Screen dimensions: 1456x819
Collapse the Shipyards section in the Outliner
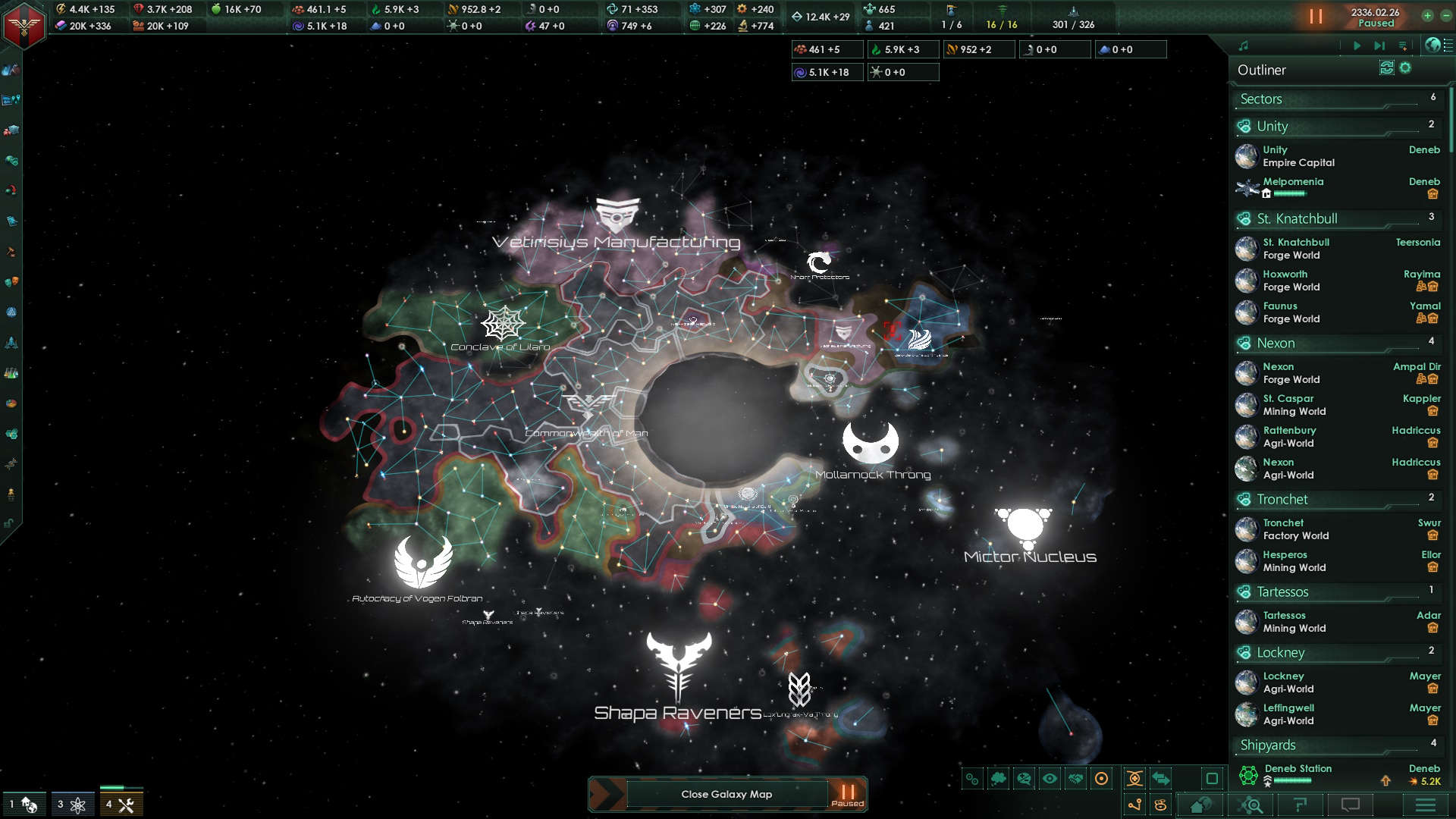[1289, 745]
